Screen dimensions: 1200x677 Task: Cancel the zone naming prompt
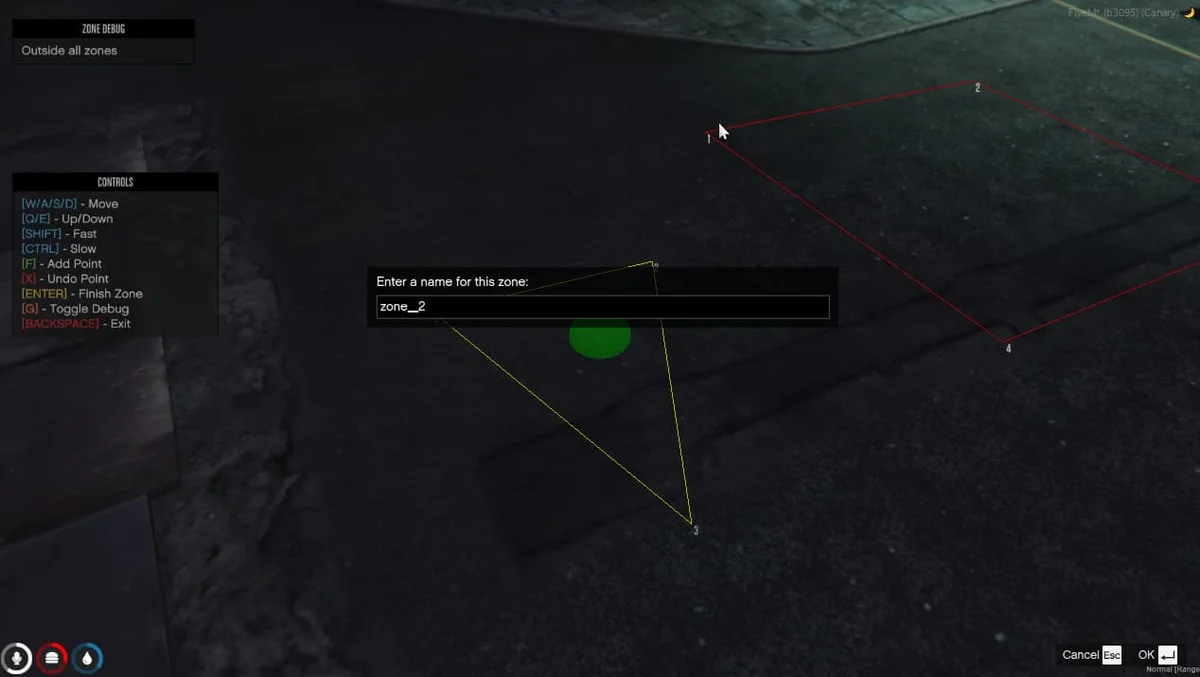[x=1091, y=655]
